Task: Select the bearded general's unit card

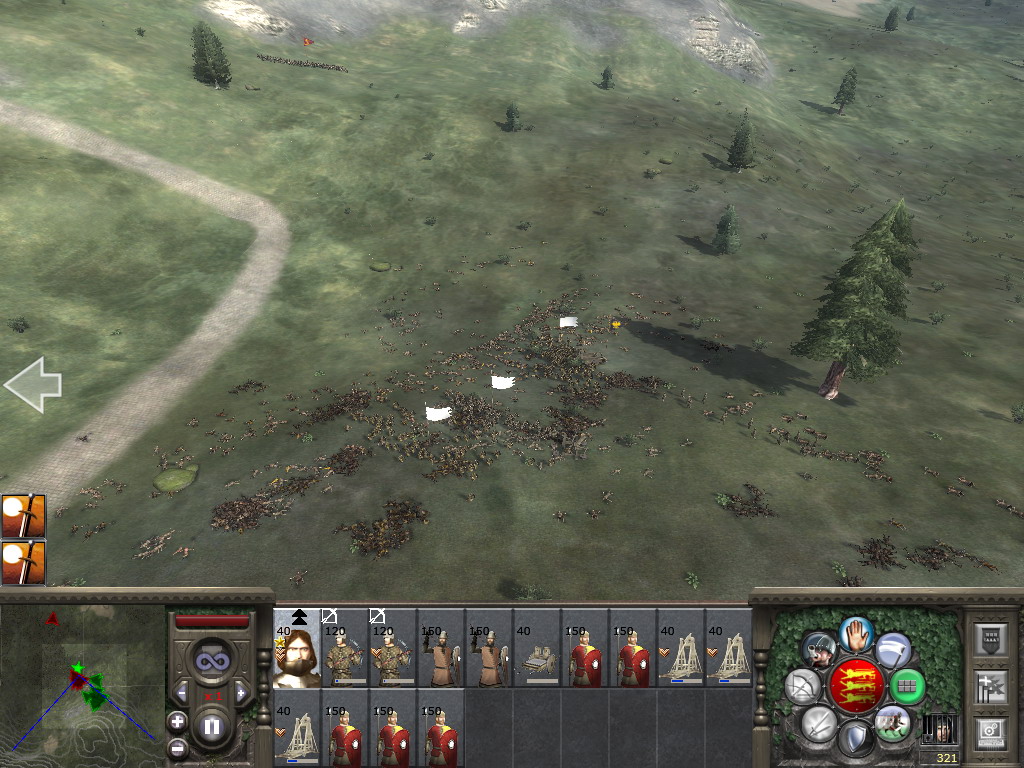Action: tap(297, 649)
